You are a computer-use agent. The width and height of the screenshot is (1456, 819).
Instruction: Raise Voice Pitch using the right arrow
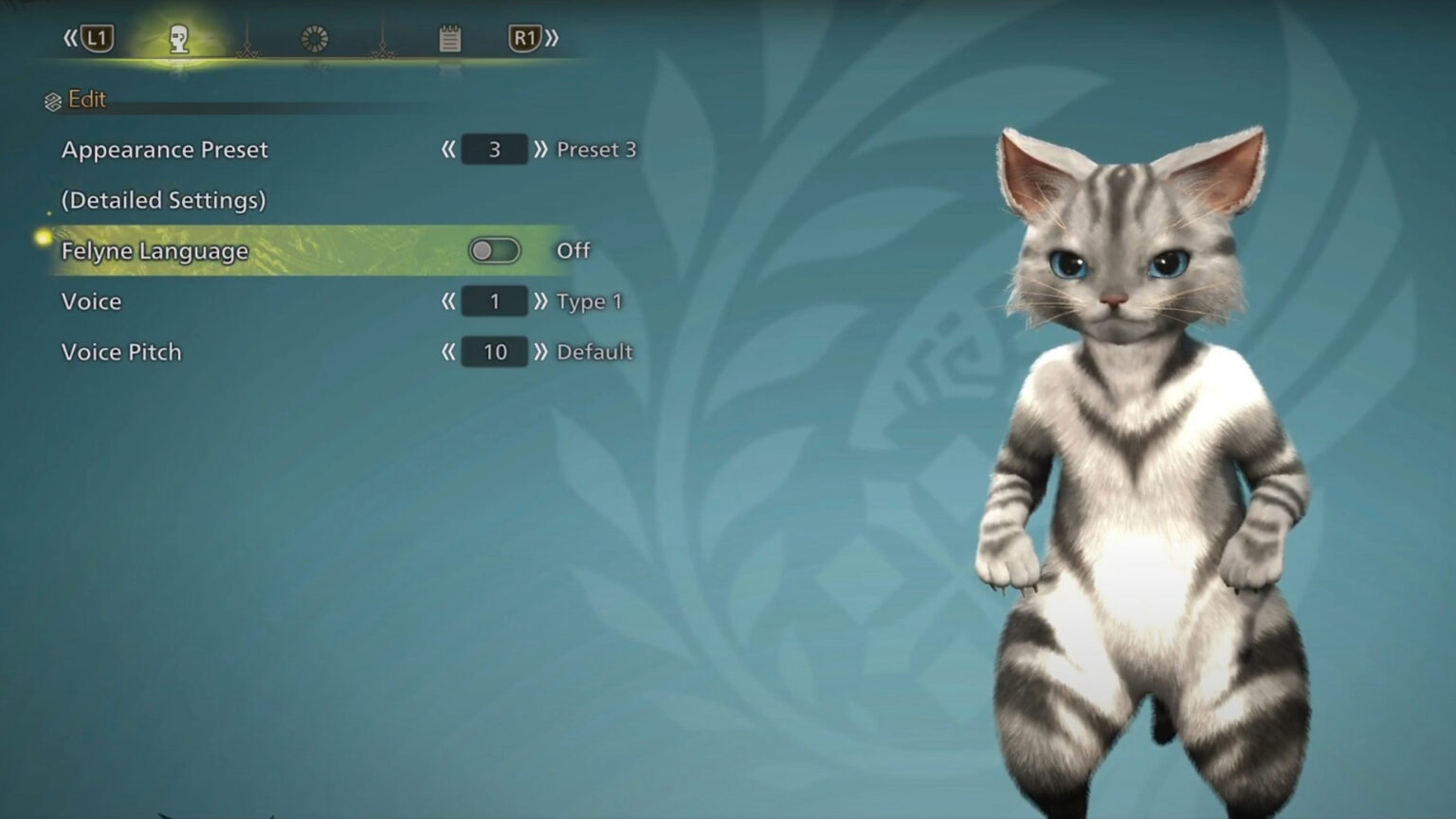click(x=542, y=351)
